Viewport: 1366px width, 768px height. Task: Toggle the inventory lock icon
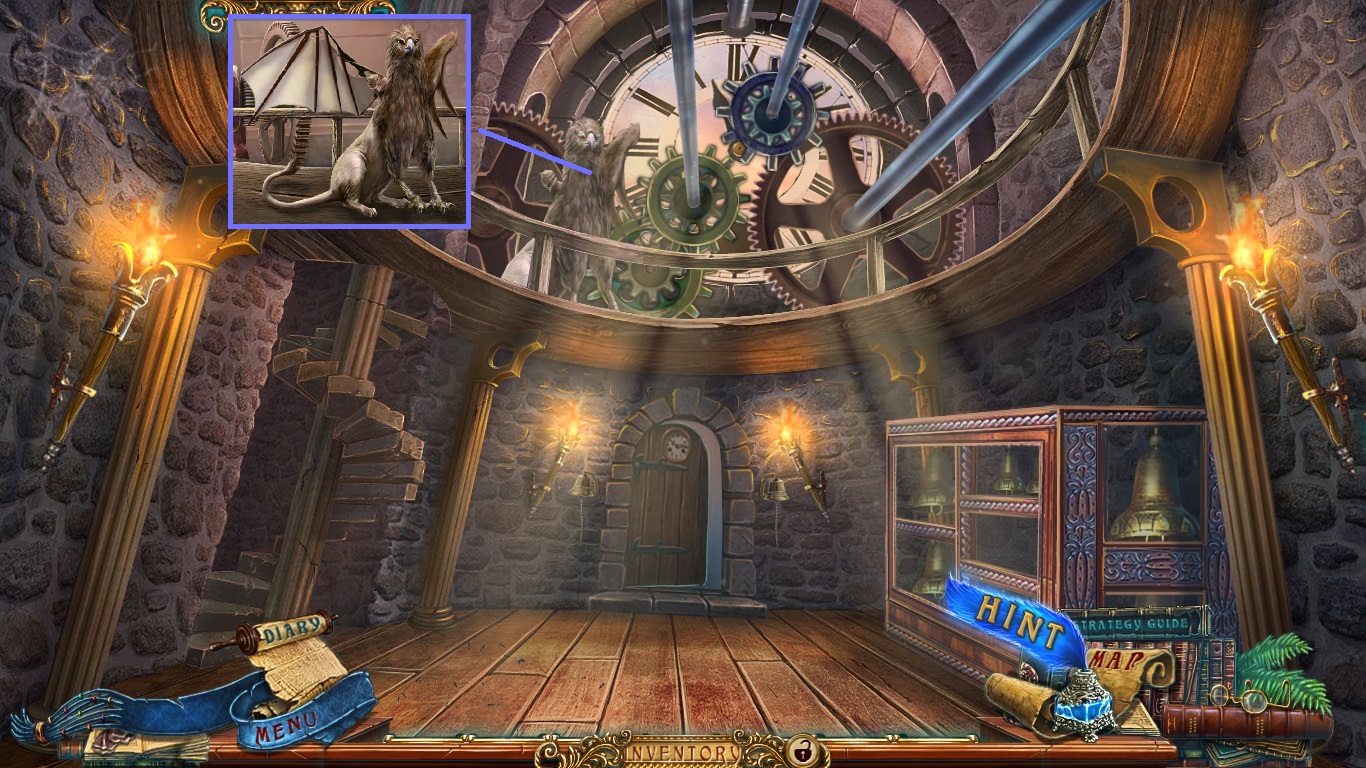[x=800, y=750]
